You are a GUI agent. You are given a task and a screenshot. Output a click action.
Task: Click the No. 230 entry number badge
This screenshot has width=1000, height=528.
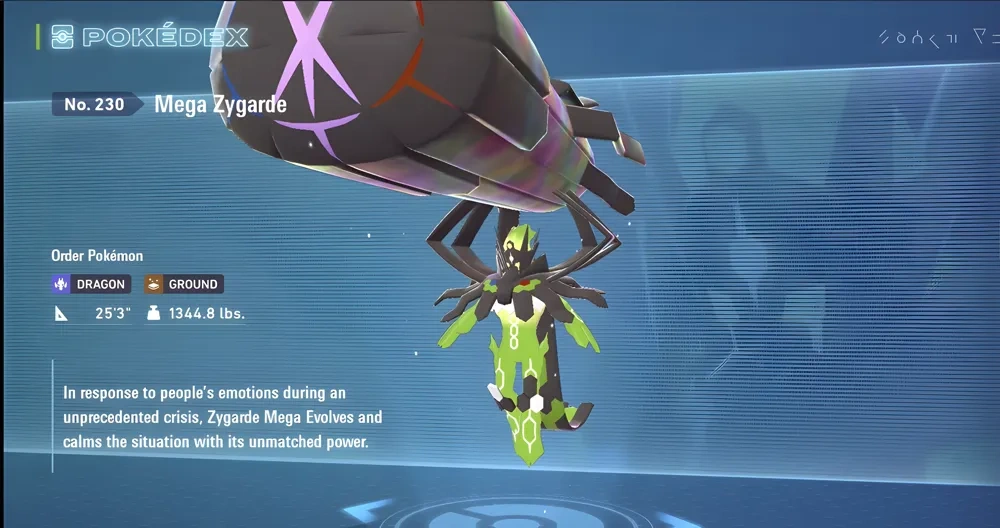(96, 104)
